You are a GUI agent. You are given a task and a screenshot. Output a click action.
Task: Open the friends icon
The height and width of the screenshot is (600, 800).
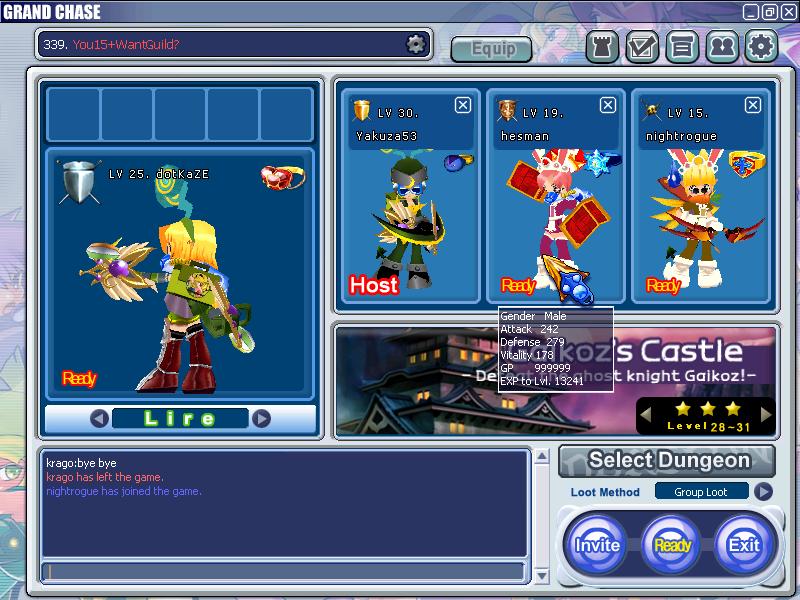(x=721, y=46)
